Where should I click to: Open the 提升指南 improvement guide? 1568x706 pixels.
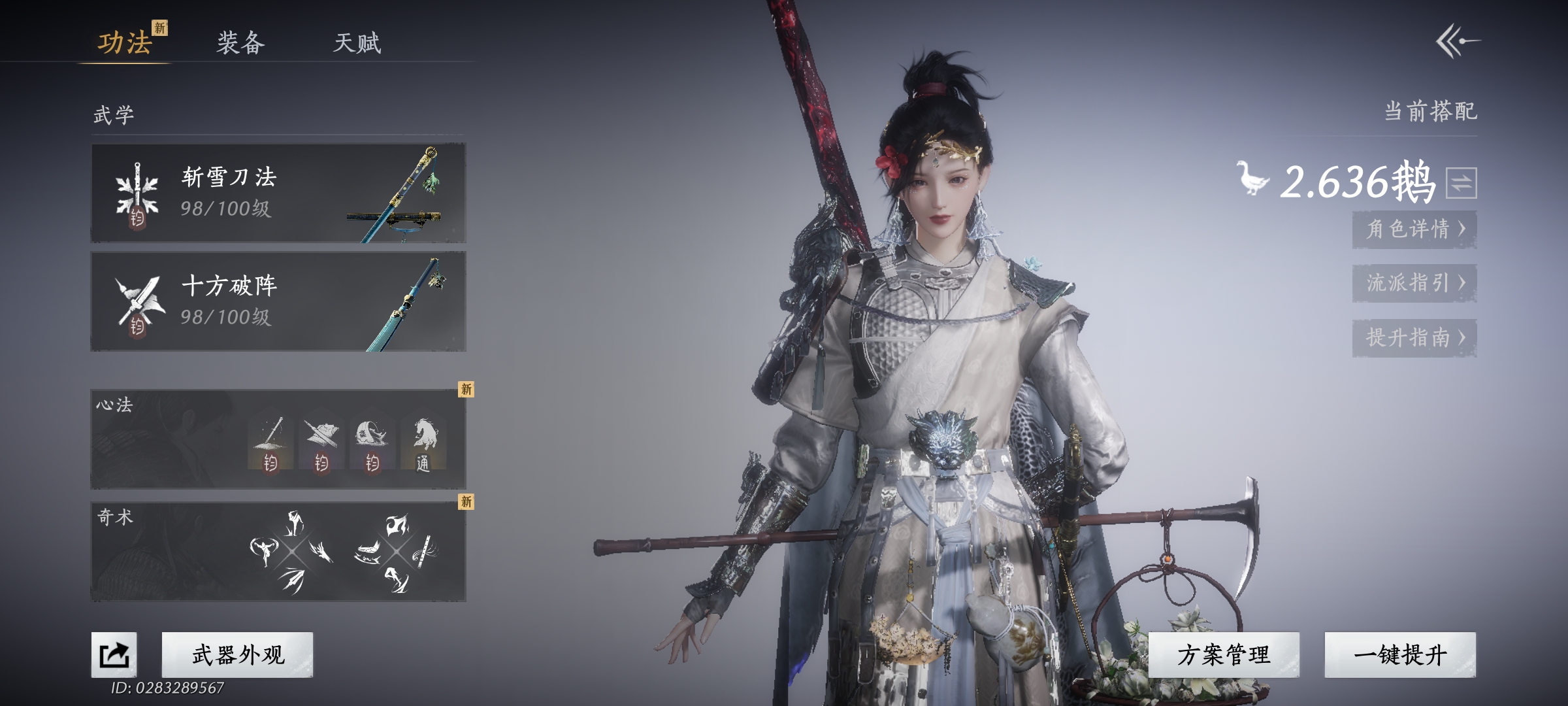(1414, 337)
